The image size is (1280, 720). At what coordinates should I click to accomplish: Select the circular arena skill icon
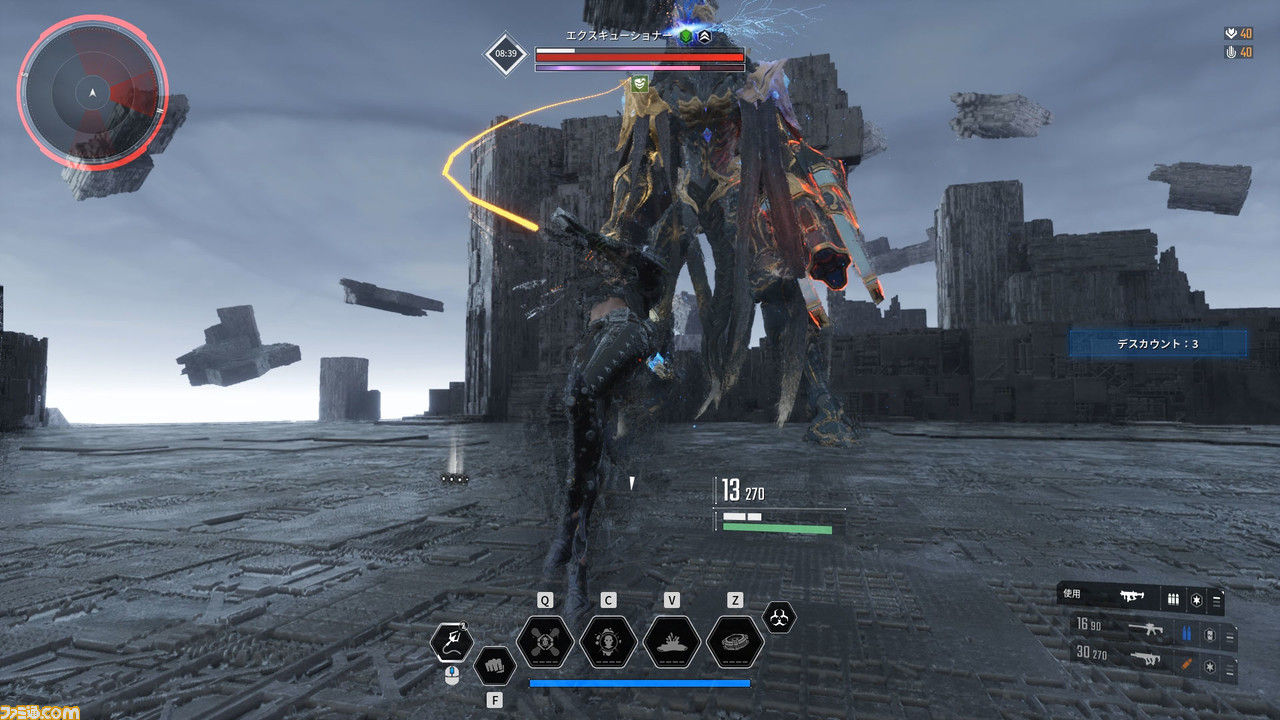pyautogui.click(x=735, y=642)
